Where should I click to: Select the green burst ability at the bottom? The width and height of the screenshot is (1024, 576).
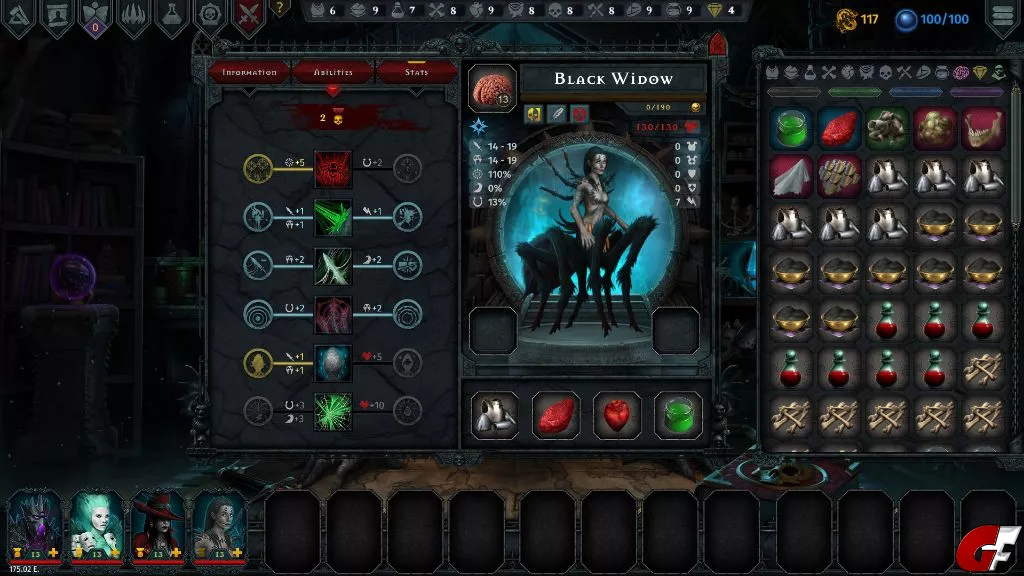tap(333, 411)
